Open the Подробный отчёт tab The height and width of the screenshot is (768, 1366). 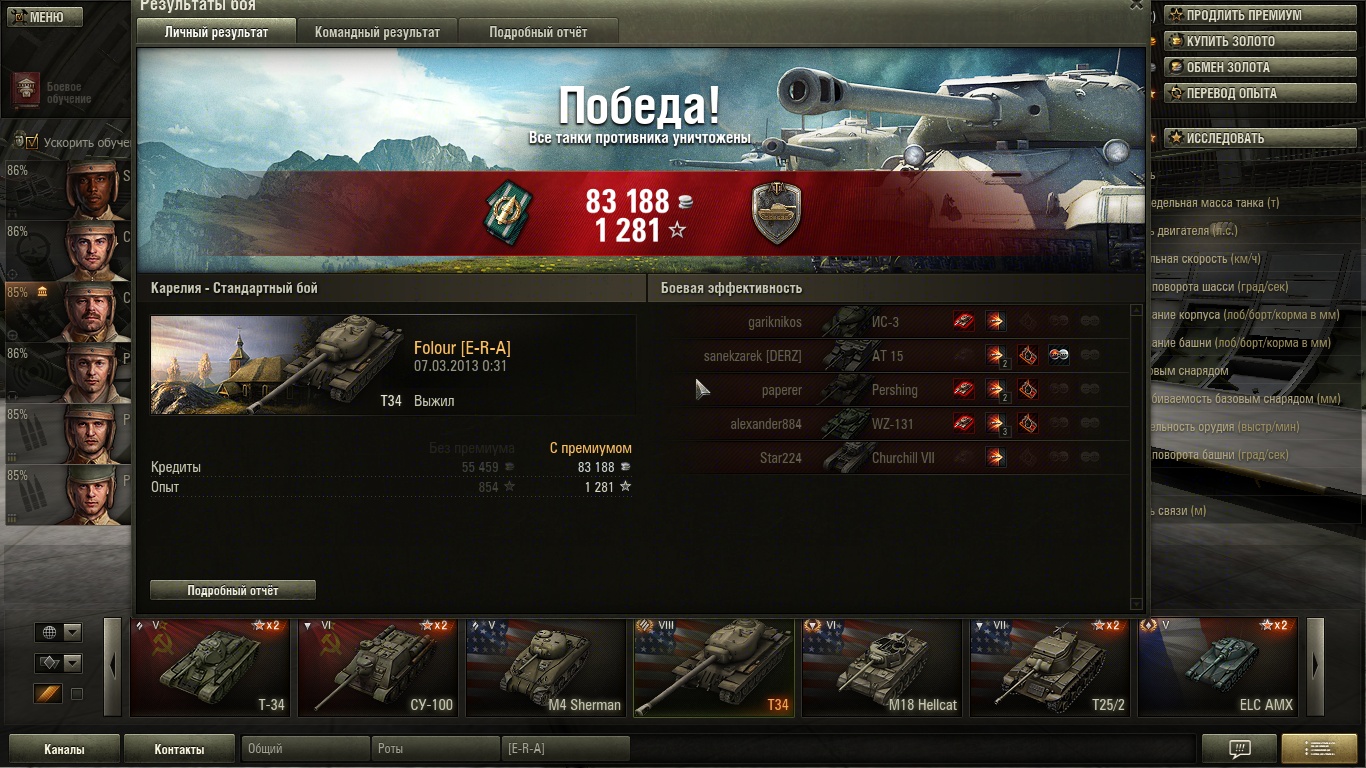coord(538,32)
